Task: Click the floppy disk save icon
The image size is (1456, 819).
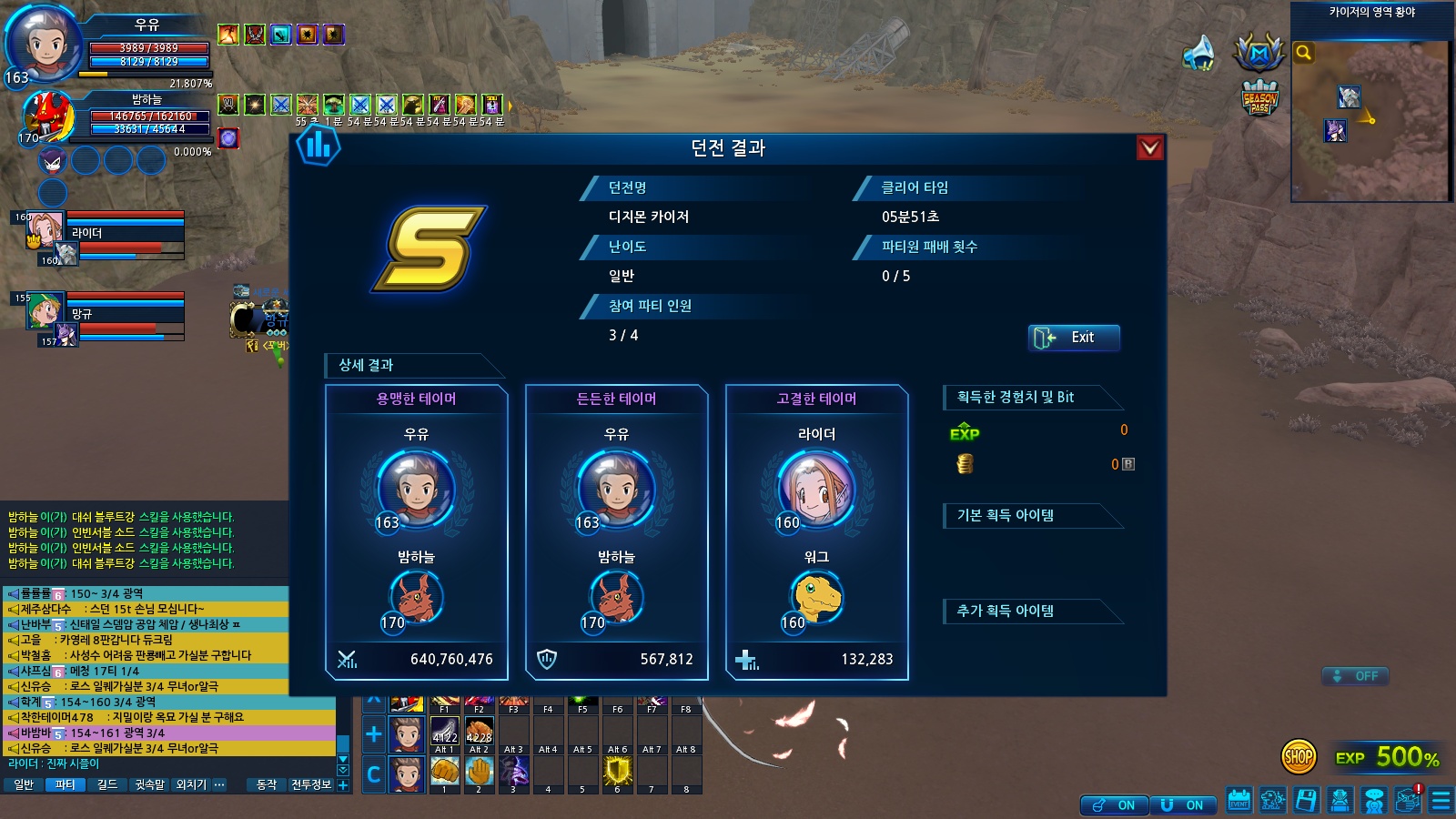Action: [x=1307, y=800]
